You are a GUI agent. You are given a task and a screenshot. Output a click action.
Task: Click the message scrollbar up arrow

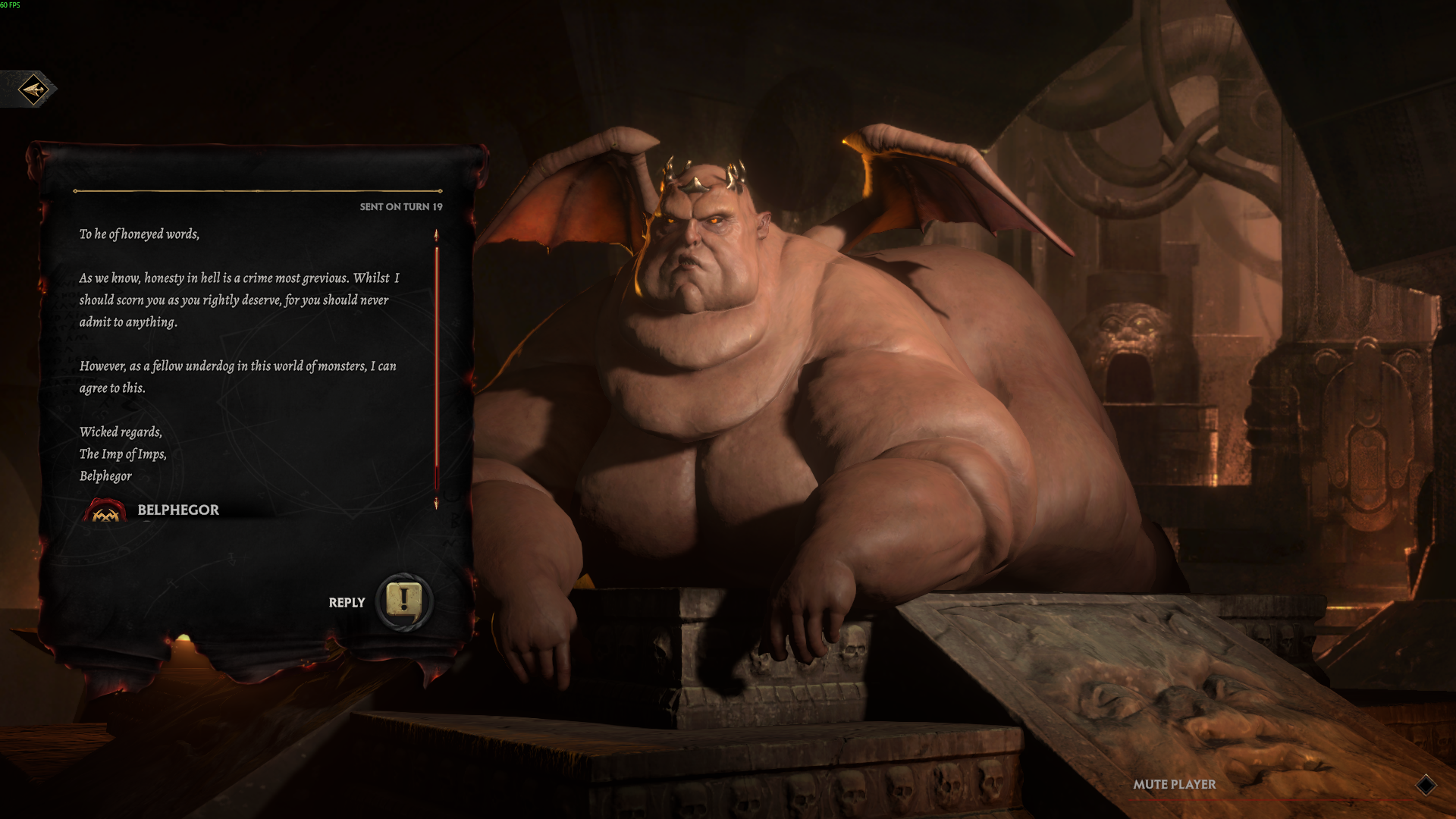click(436, 235)
